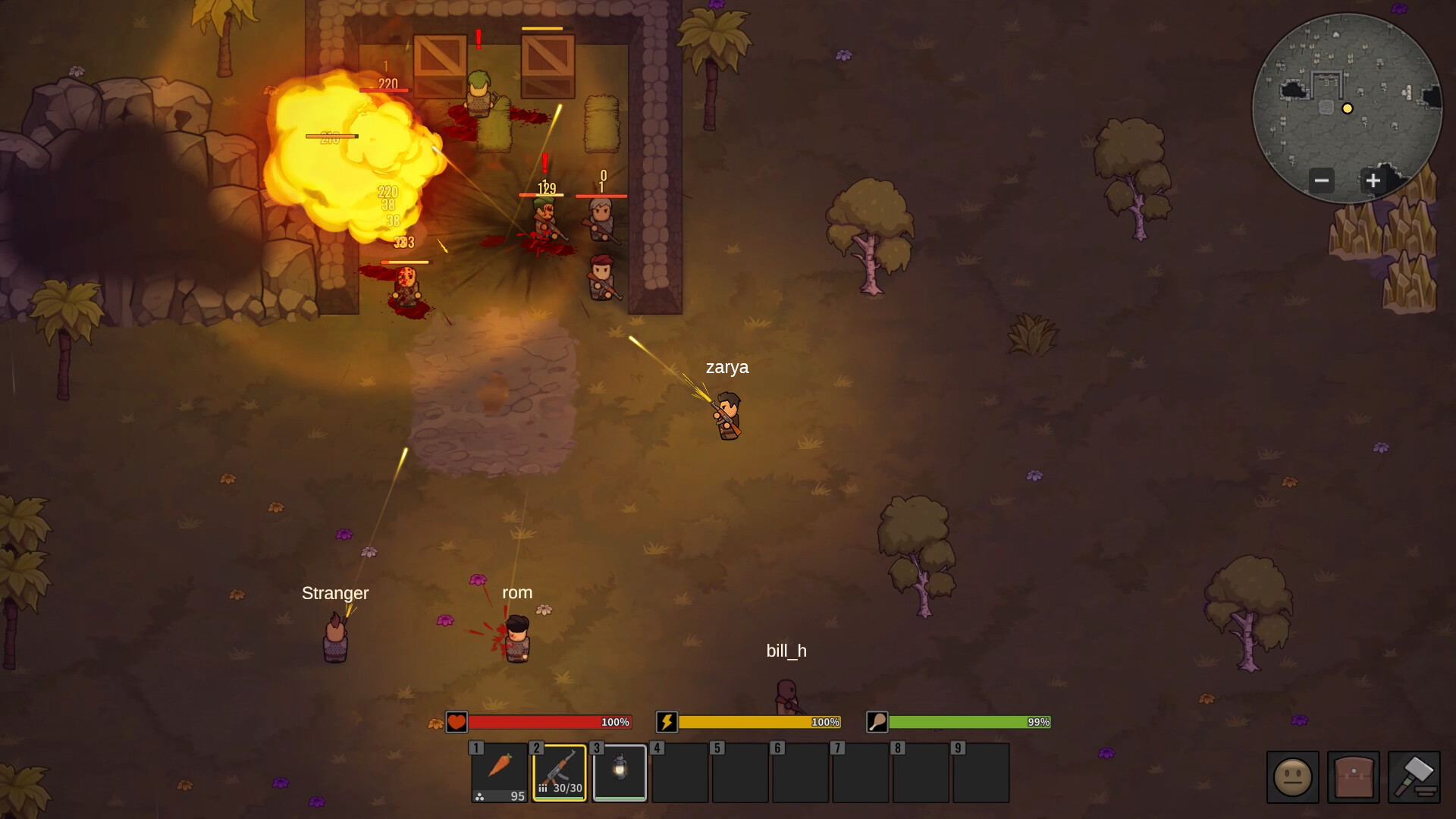The image size is (1456, 819).
Task: Click the drumstick hunger icon
Action: tap(875, 723)
